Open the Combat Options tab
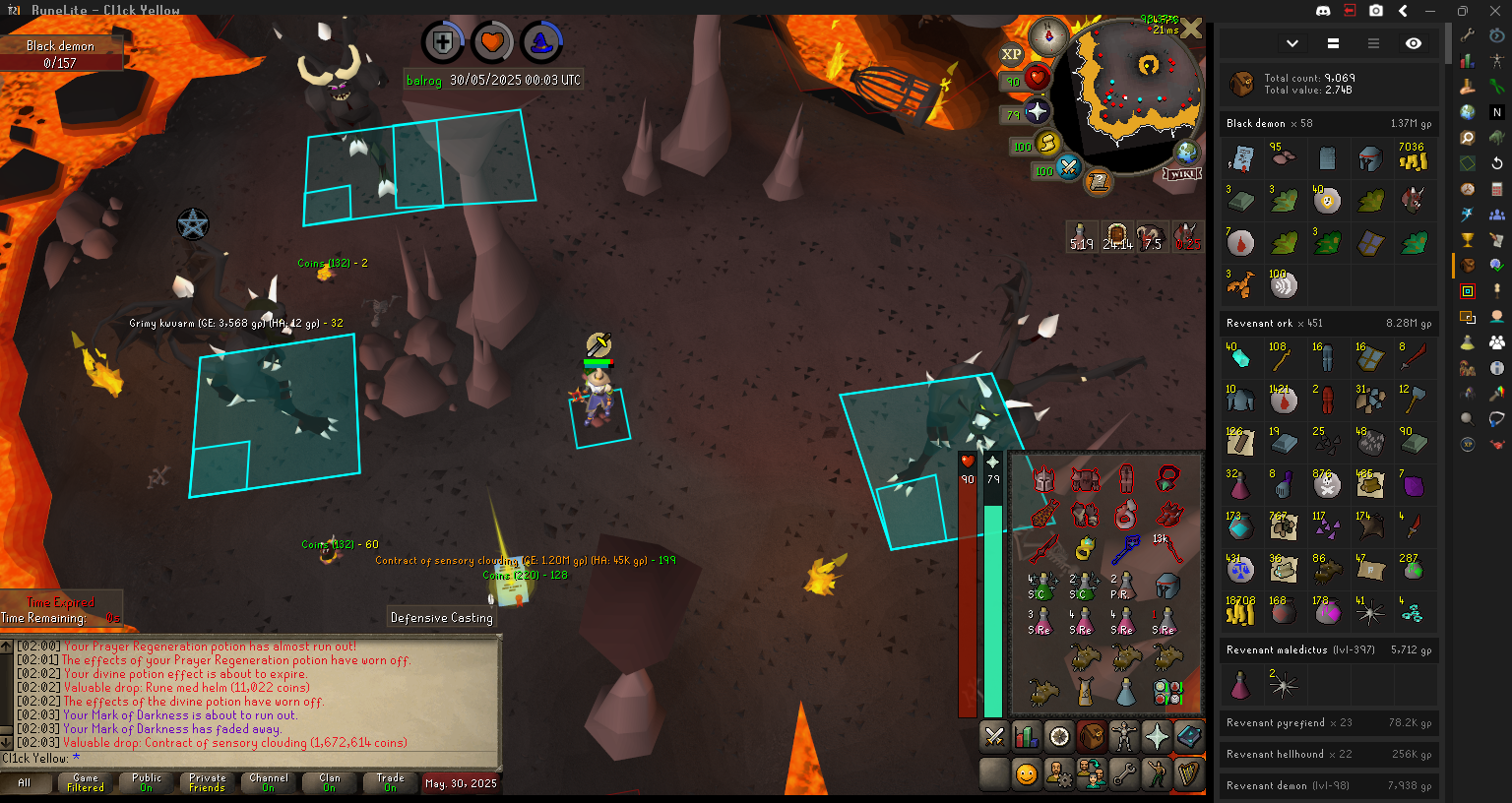The image size is (1512, 803). point(994,736)
